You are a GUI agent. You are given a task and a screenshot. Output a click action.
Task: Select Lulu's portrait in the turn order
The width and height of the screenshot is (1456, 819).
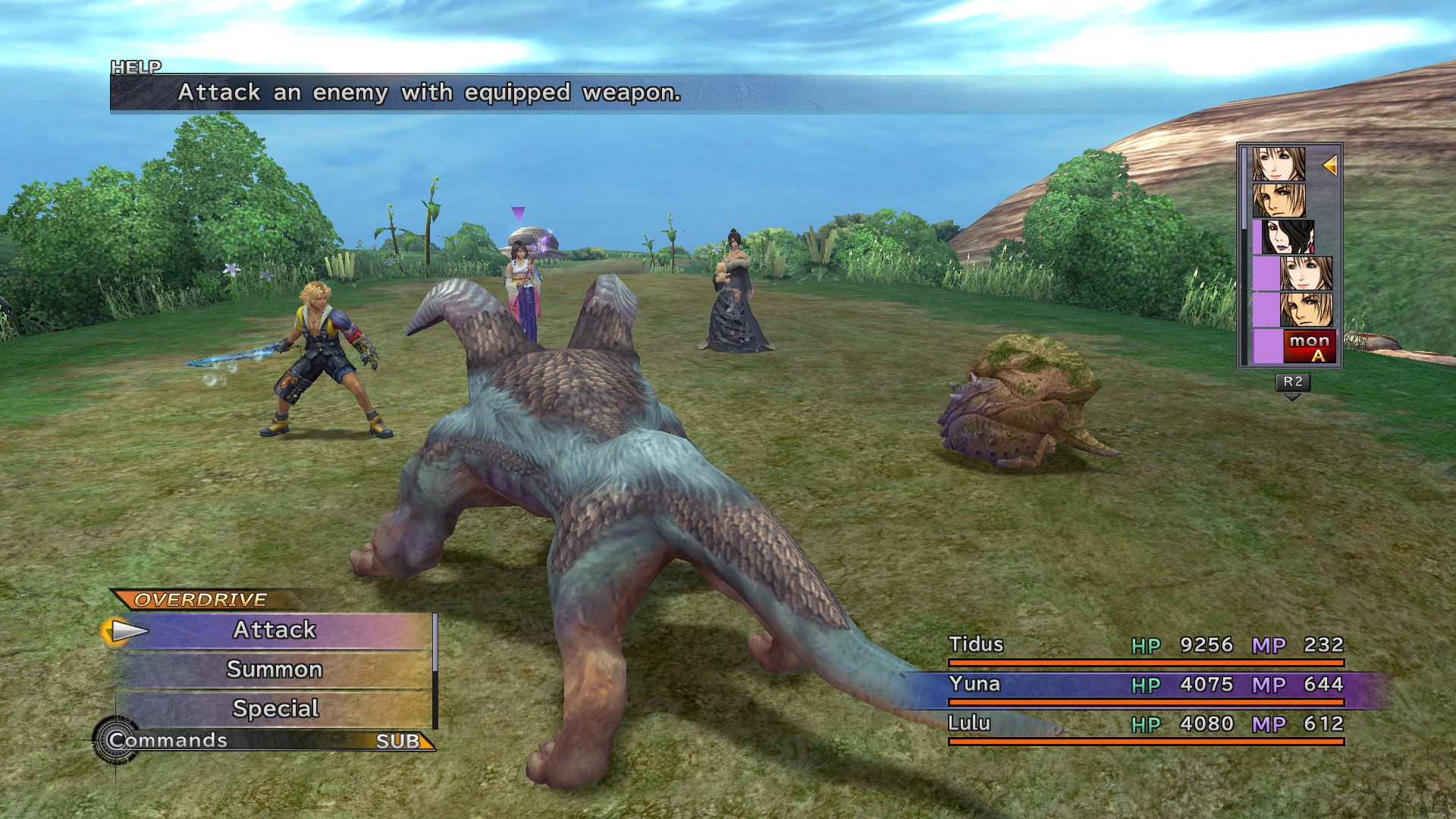click(x=1288, y=236)
